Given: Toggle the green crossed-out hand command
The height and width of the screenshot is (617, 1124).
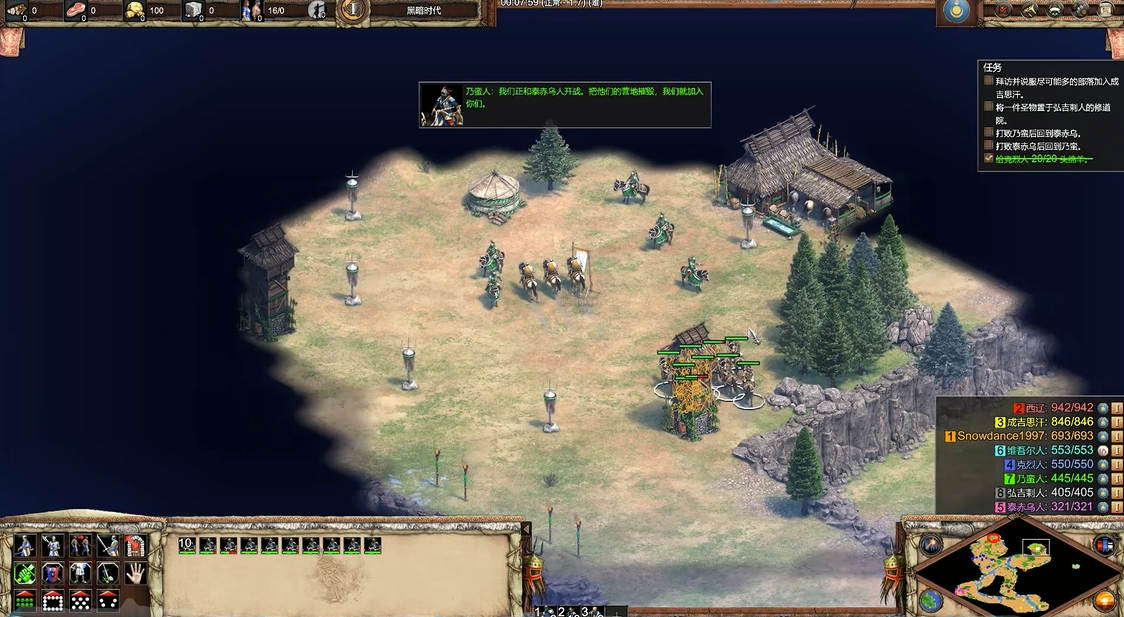Looking at the screenshot, I should (x=25, y=573).
